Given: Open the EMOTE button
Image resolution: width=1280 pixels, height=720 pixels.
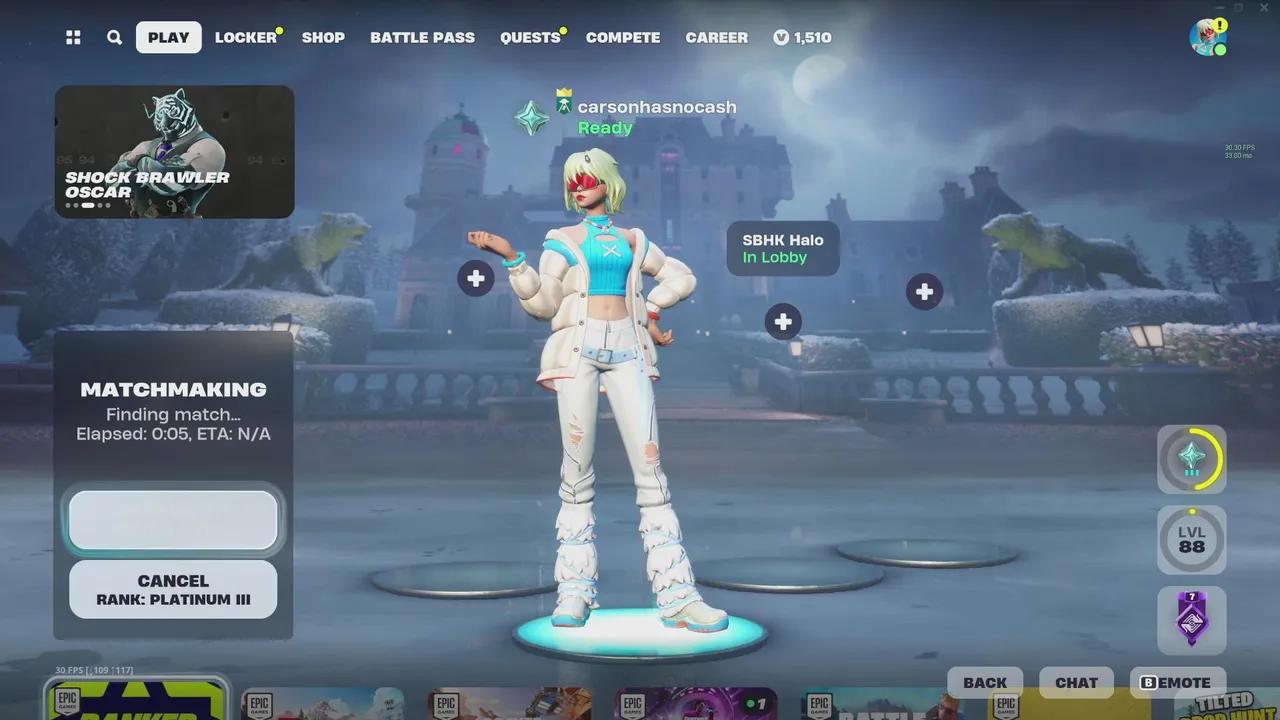Looking at the screenshot, I should pyautogui.click(x=1176, y=683).
